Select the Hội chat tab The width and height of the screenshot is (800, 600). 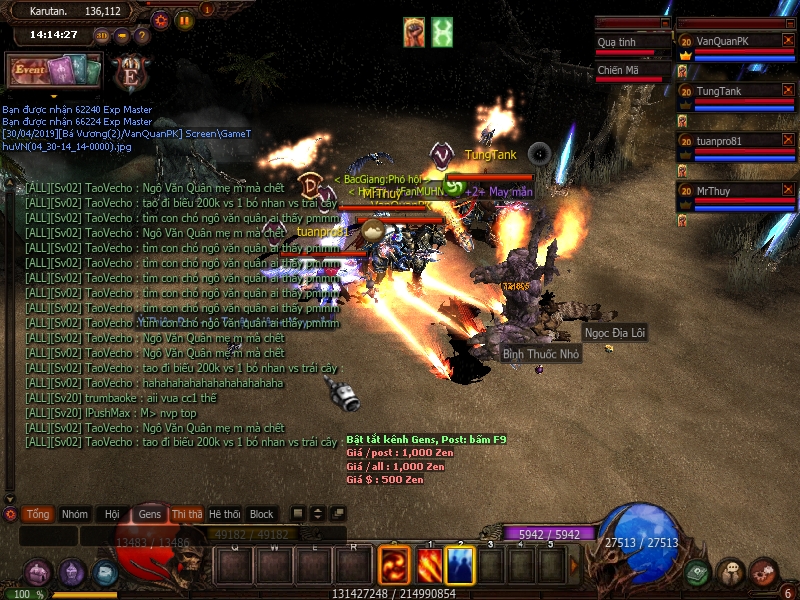112,514
